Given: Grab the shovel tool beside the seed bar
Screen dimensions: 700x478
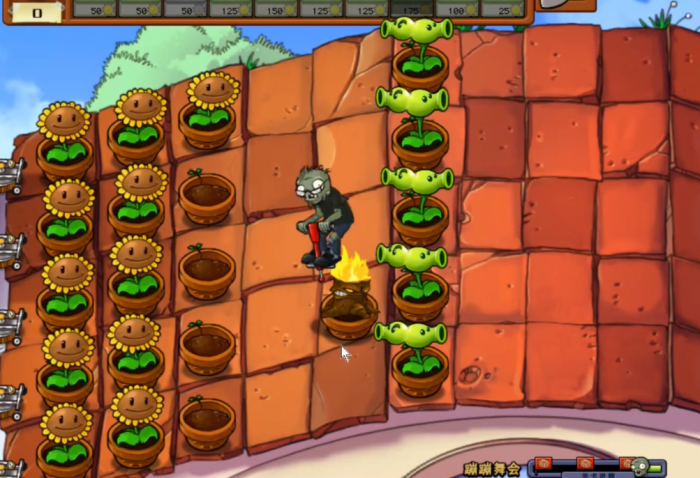Looking at the screenshot, I should [567, 5].
